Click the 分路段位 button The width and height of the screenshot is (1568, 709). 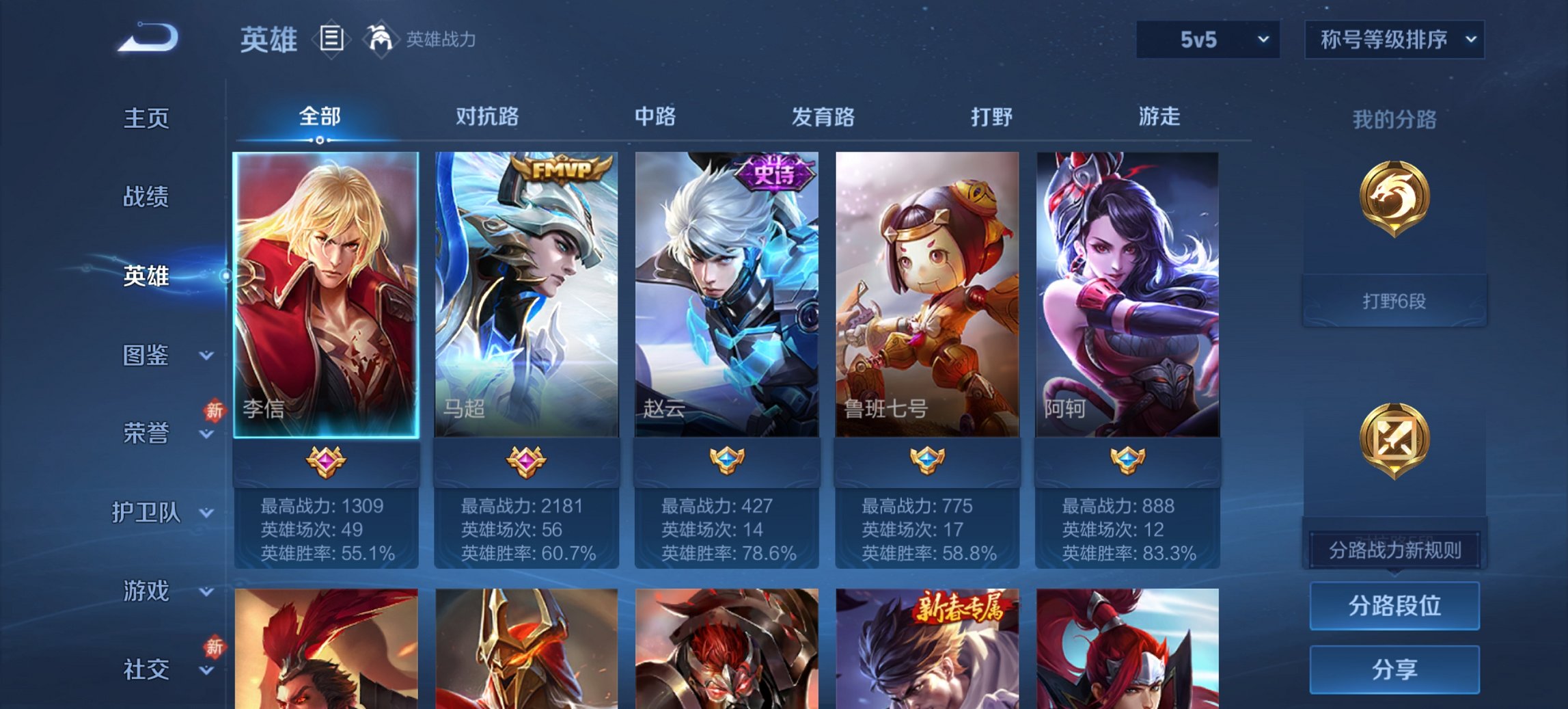point(1394,606)
